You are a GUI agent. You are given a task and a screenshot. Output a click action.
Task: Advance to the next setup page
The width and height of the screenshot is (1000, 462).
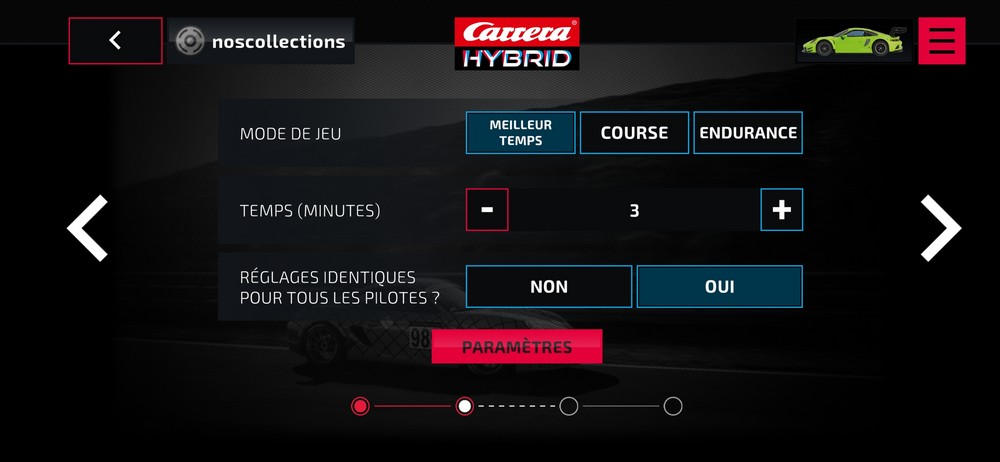click(940, 228)
